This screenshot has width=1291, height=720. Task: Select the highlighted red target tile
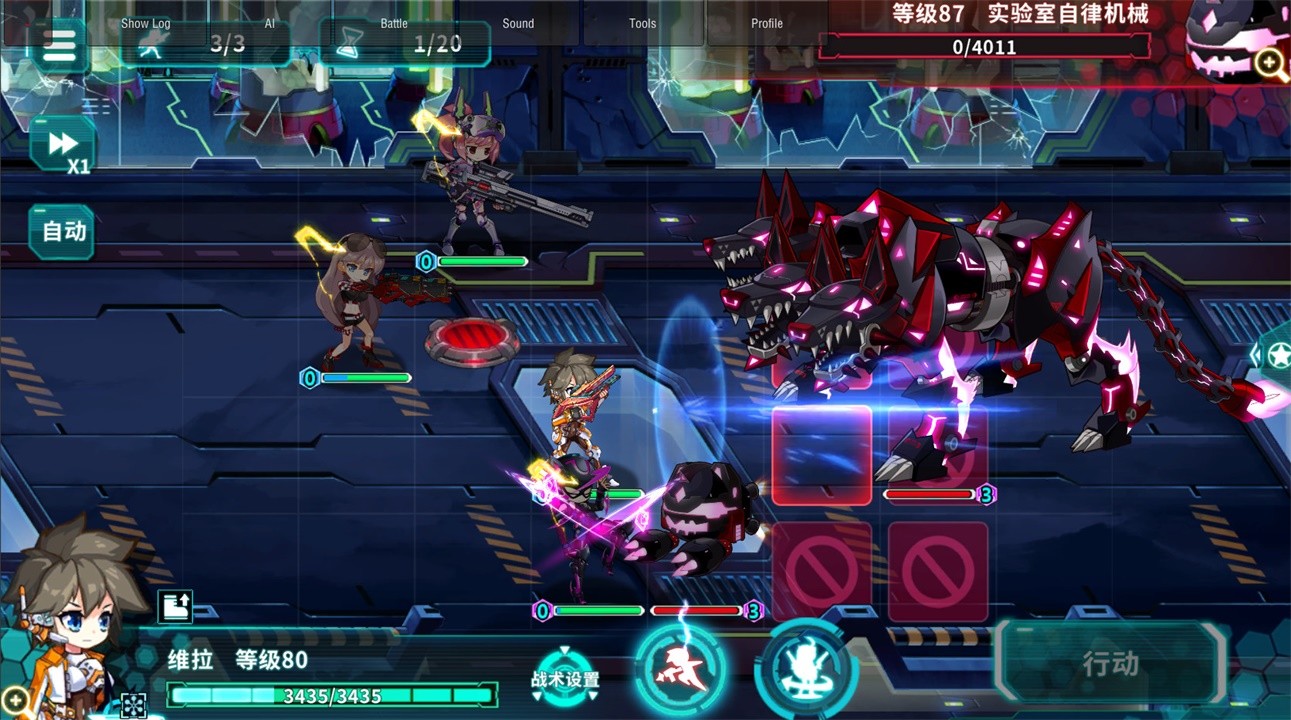coord(822,455)
